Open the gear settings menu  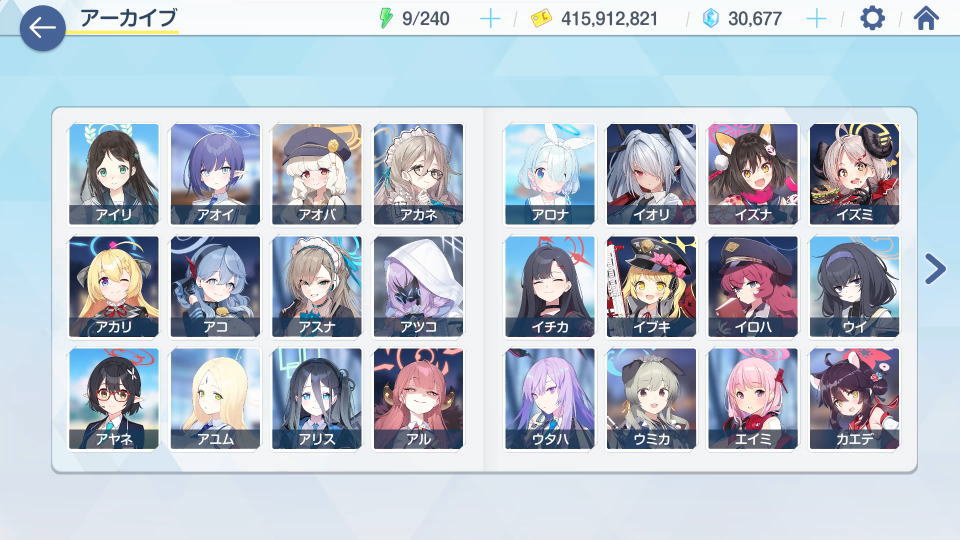pos(872,18)
